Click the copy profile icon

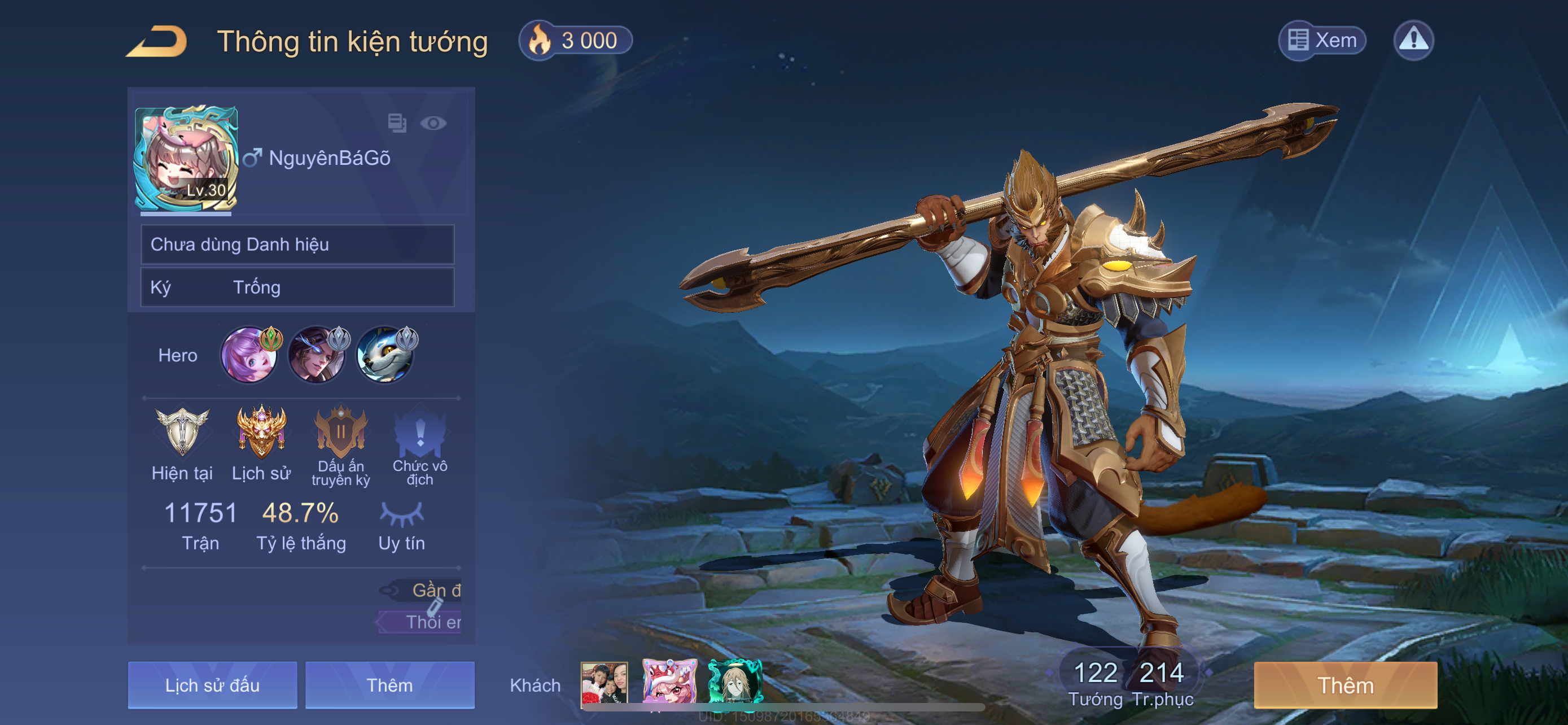(x=397, y=123)
